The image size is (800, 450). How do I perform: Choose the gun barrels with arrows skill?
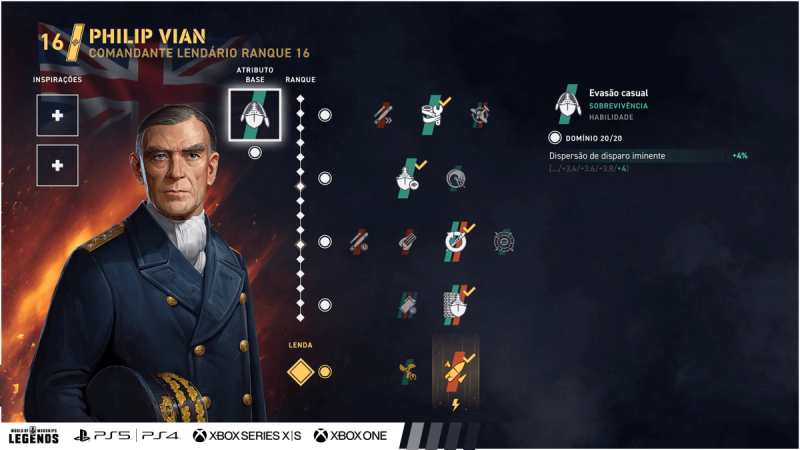(382, 115)
